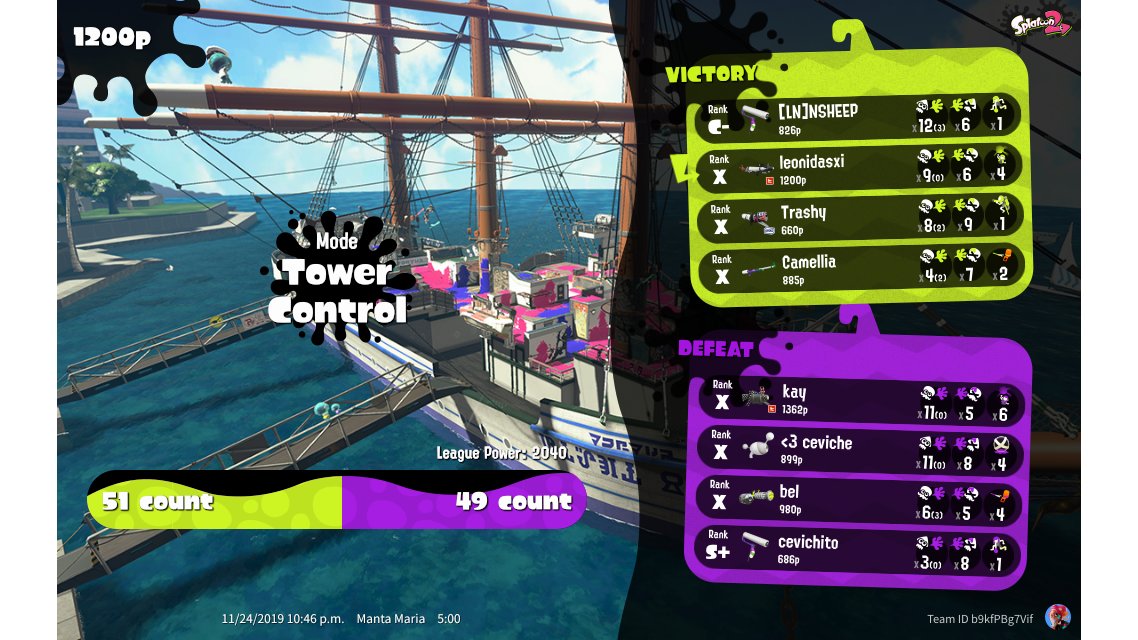The image size is (1138, 640).
Task: Select kay's row on the defeated team
Action: click(858, 398)
